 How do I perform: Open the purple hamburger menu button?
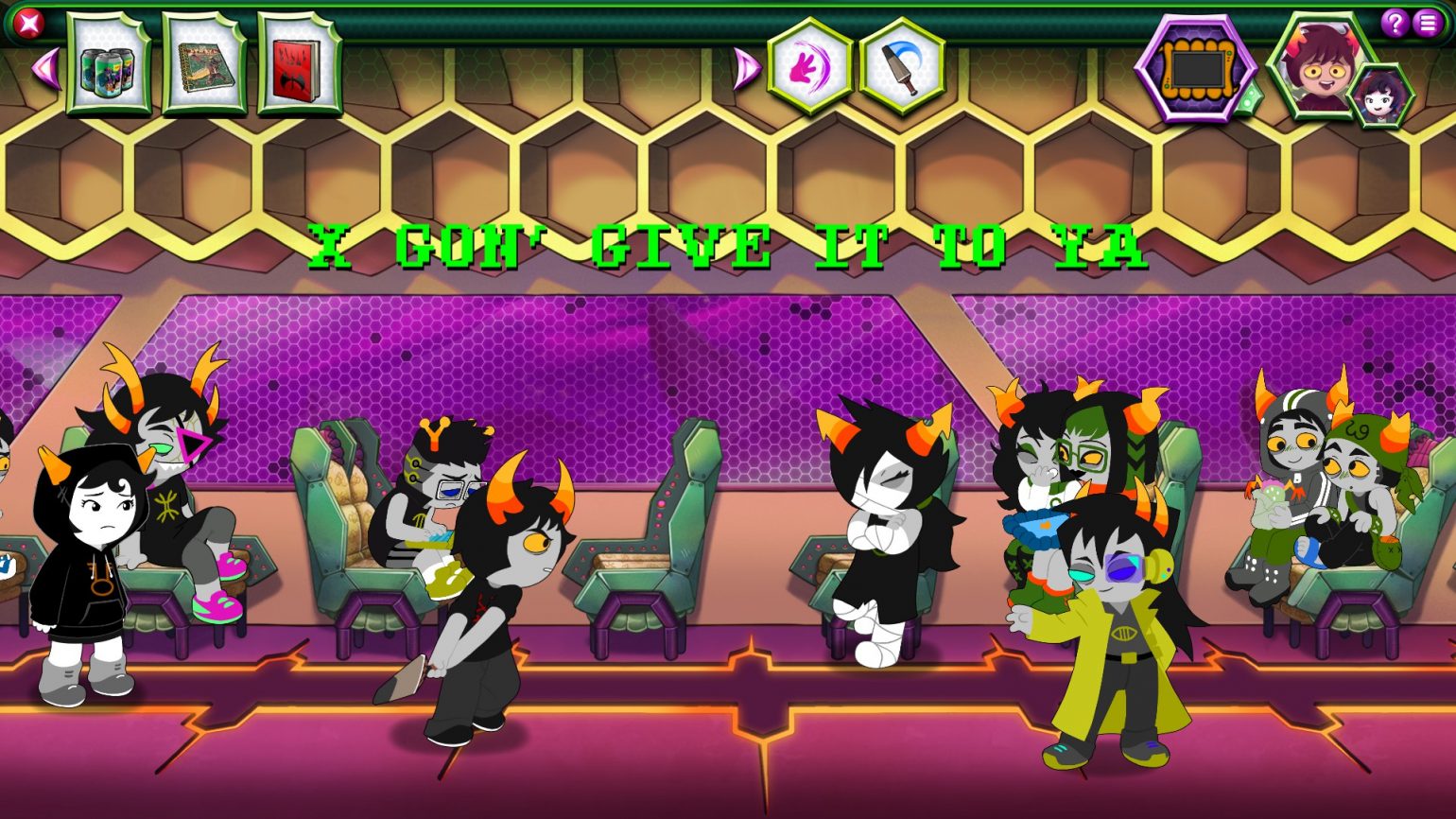[1428, 23]
